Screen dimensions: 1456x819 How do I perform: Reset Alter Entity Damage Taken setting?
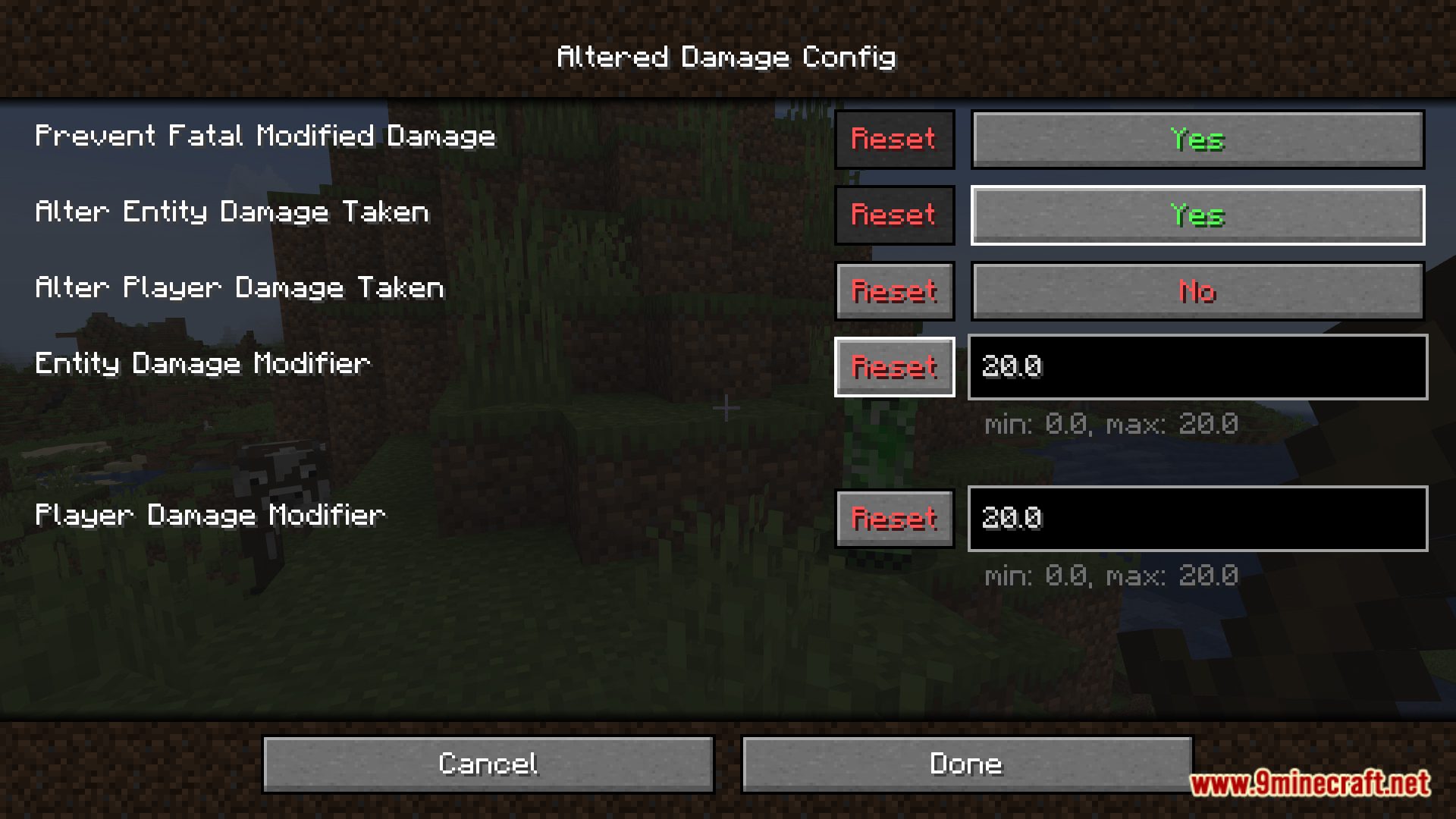tap(894, 215)
